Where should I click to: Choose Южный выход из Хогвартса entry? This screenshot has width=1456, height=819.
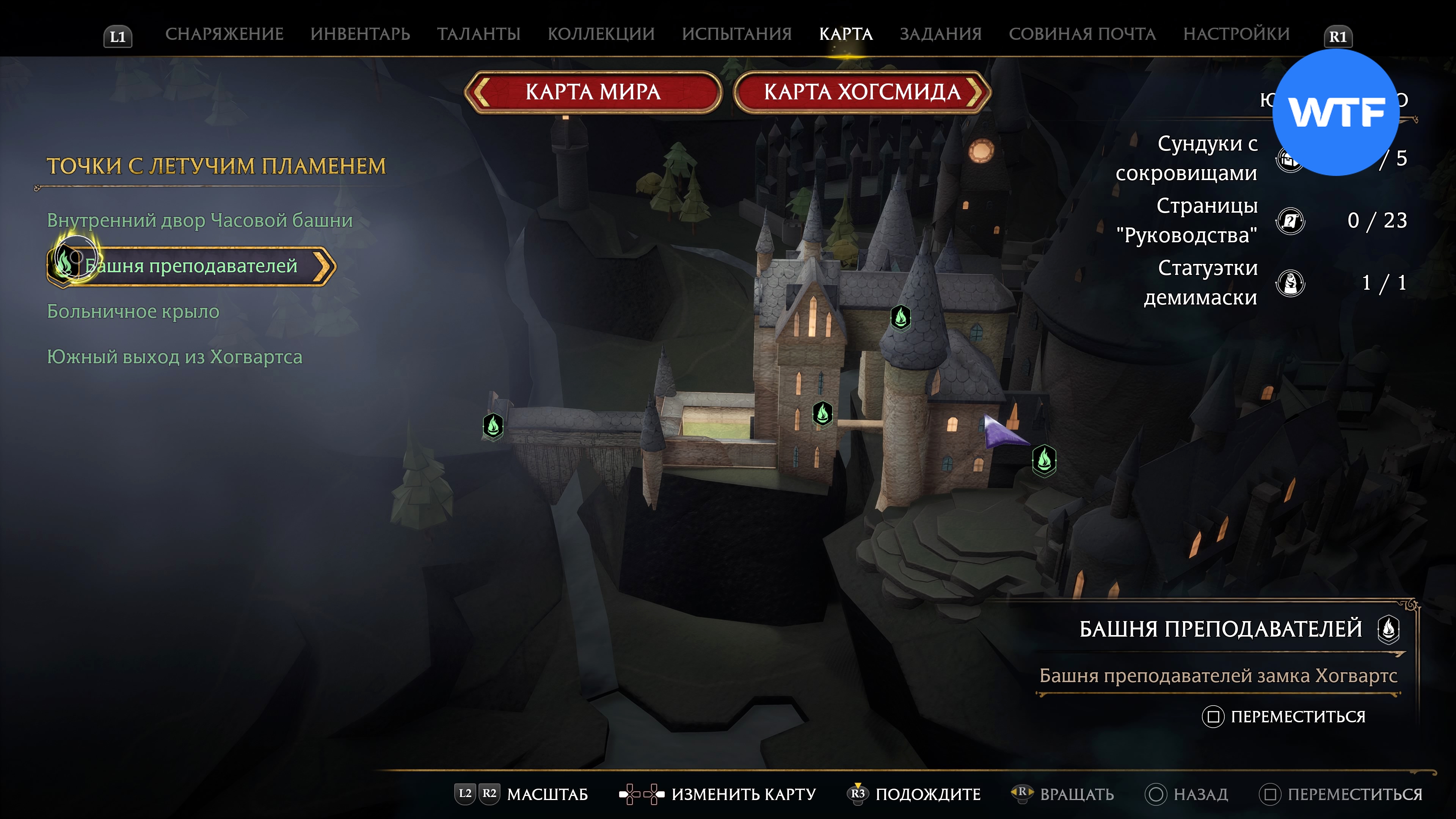[x=175, y=357]
